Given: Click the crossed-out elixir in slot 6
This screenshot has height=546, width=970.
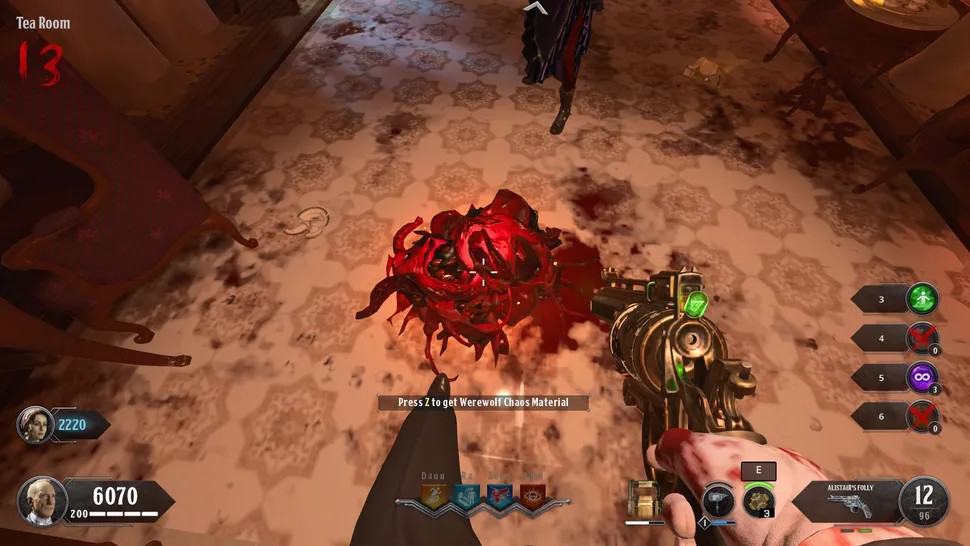Looking at the screenshot, I should coord(922,419).
